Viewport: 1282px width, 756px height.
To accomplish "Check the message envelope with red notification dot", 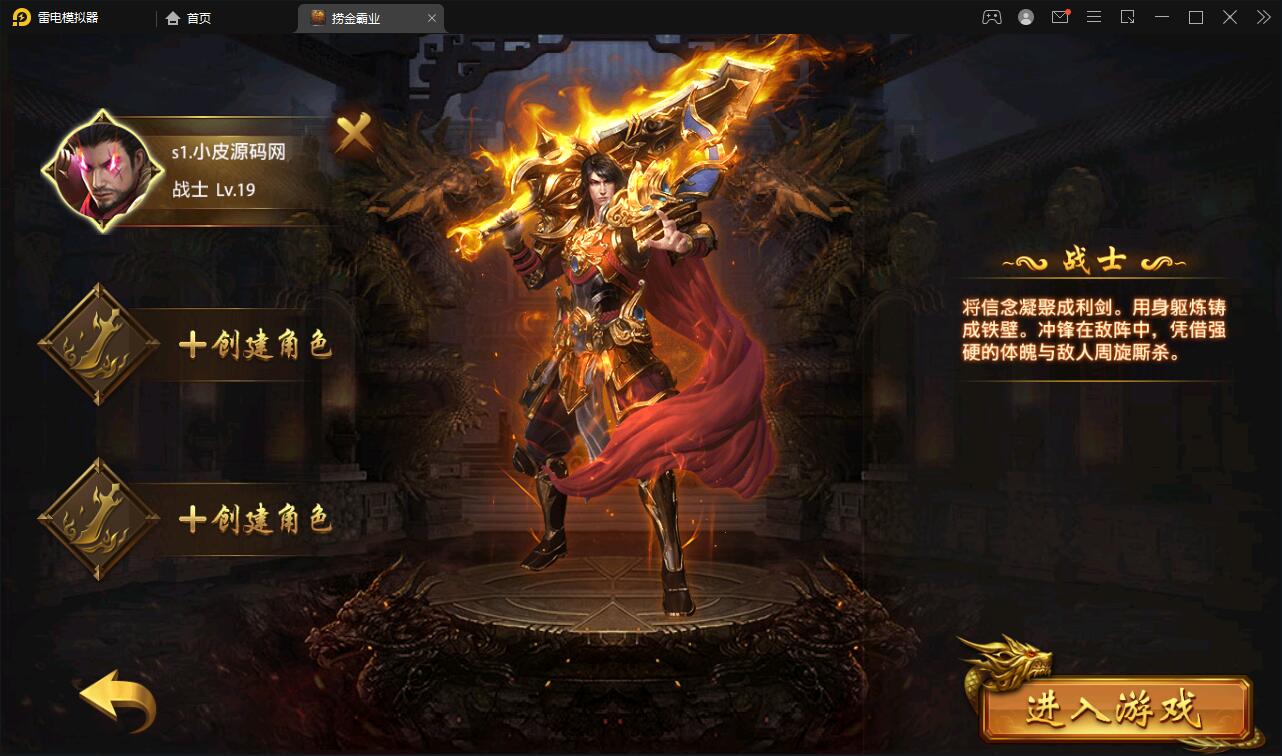I will point(1059,17).
